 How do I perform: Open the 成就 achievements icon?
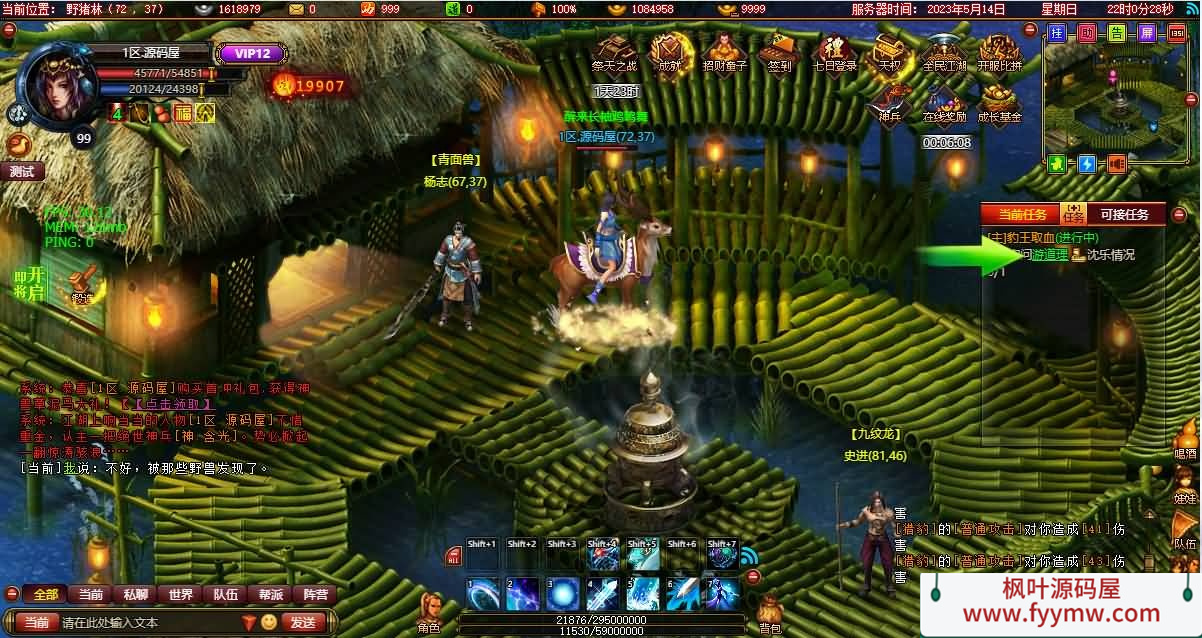(x=669, y=51)
